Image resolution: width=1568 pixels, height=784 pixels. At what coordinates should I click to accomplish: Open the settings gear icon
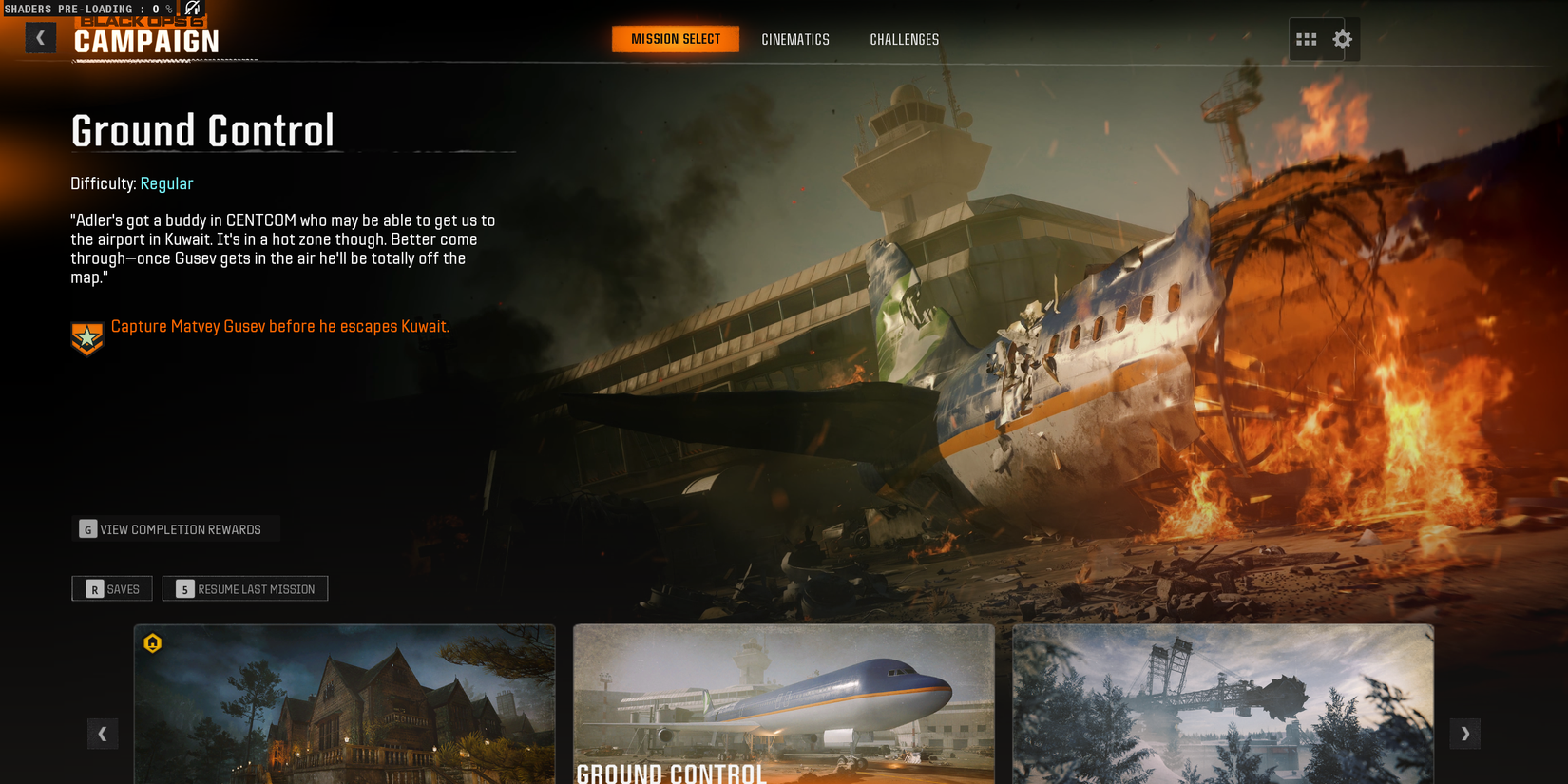(x=1342, y=39)
